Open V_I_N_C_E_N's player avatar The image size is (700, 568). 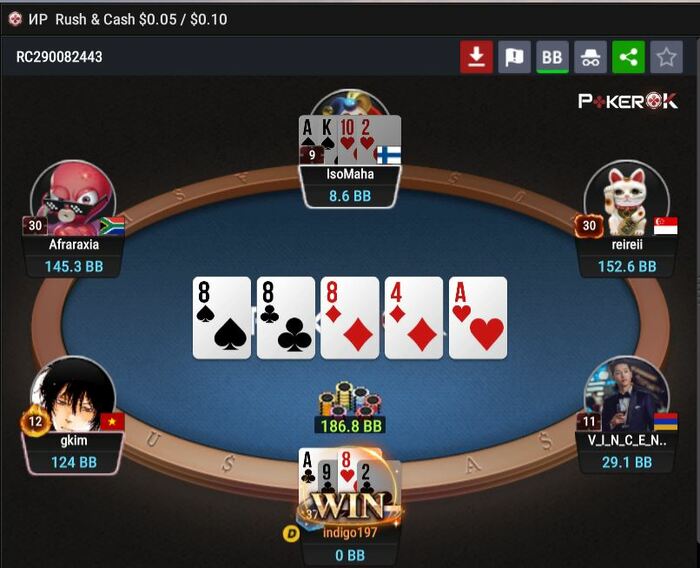click(626, 395)
